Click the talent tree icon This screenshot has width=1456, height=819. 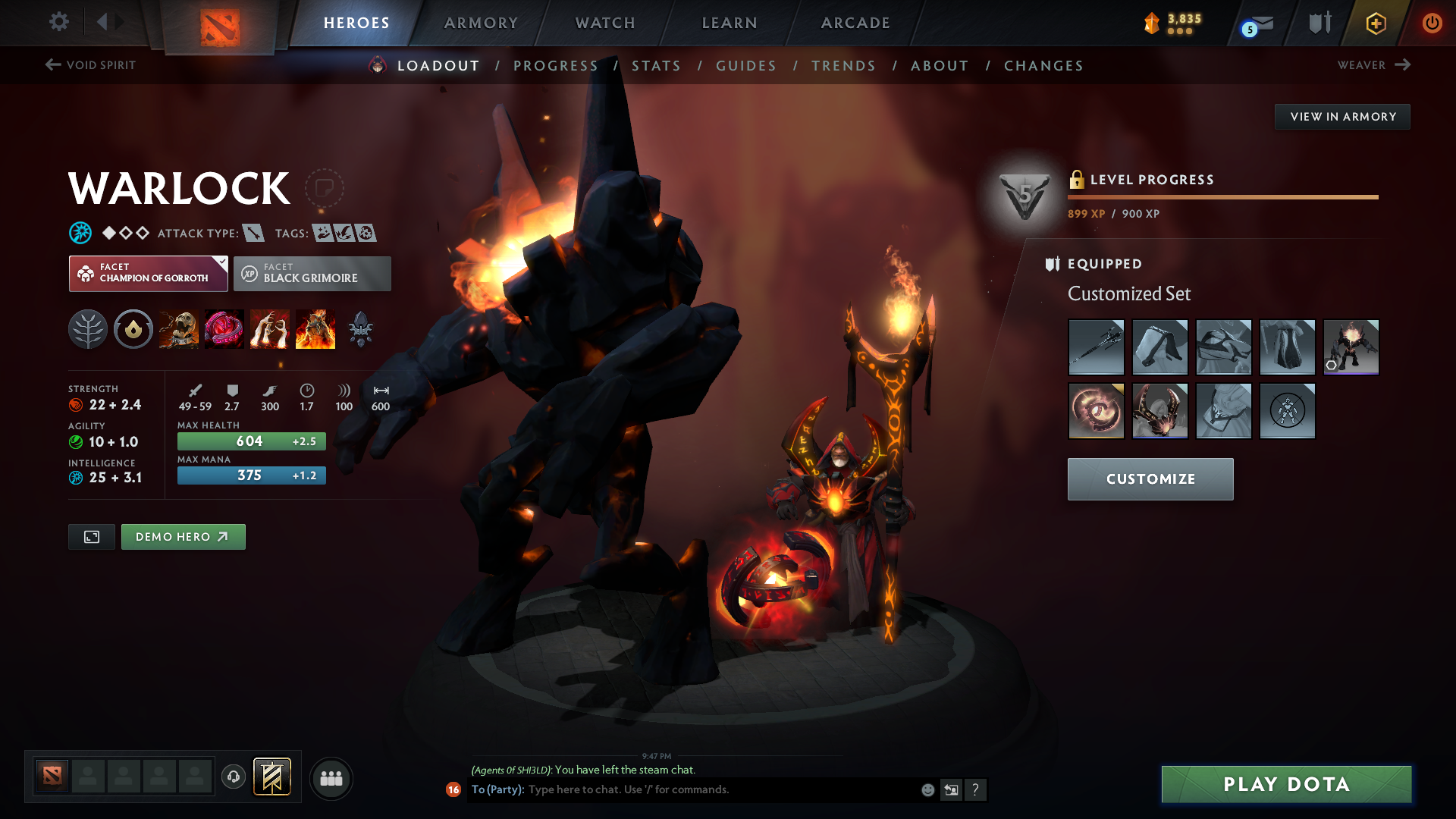[88, 328]
